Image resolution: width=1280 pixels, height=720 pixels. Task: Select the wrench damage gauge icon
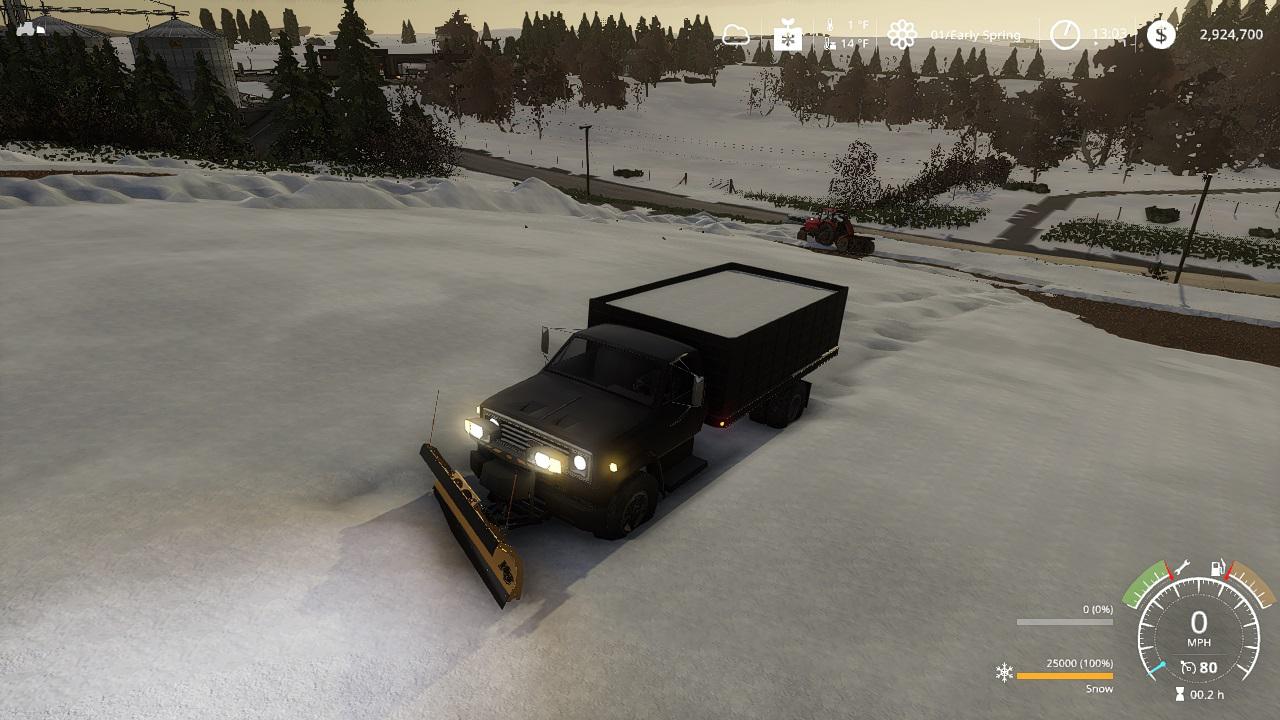click(x=1182, y=567)
